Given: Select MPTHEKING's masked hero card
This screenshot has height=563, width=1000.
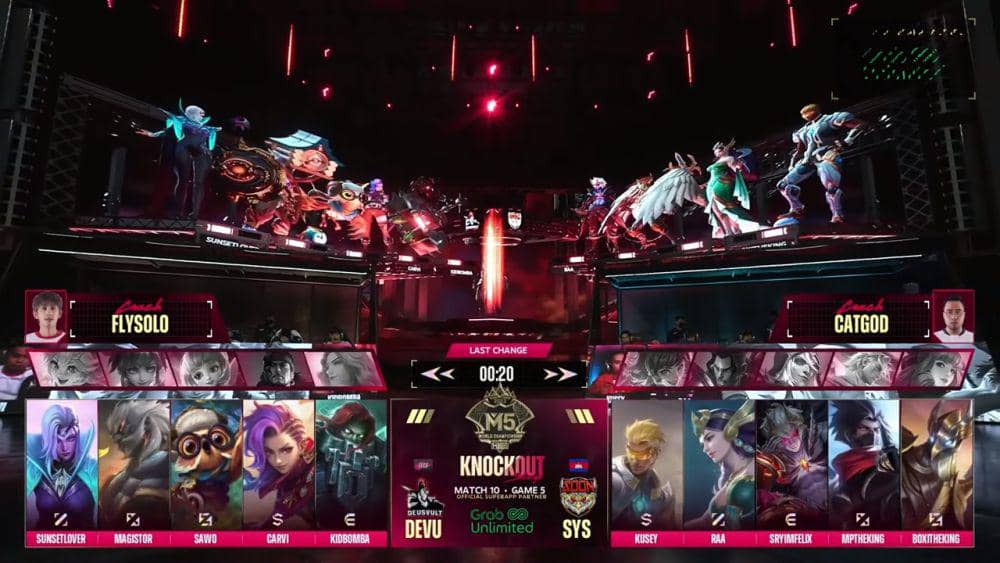Looking at the screenshot, I should pyautogui.click(x=864, y=463).
